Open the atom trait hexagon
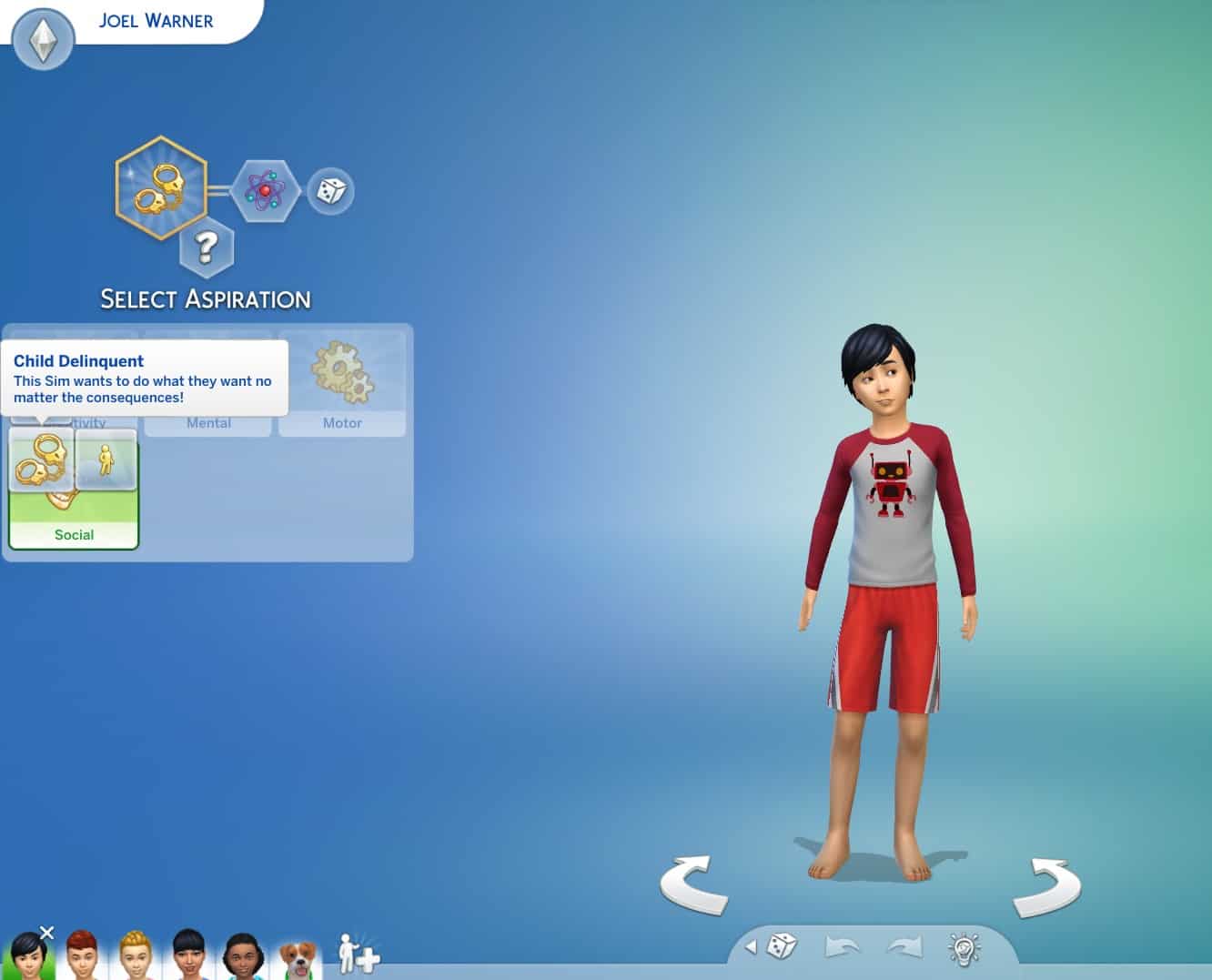 point(265,190)
